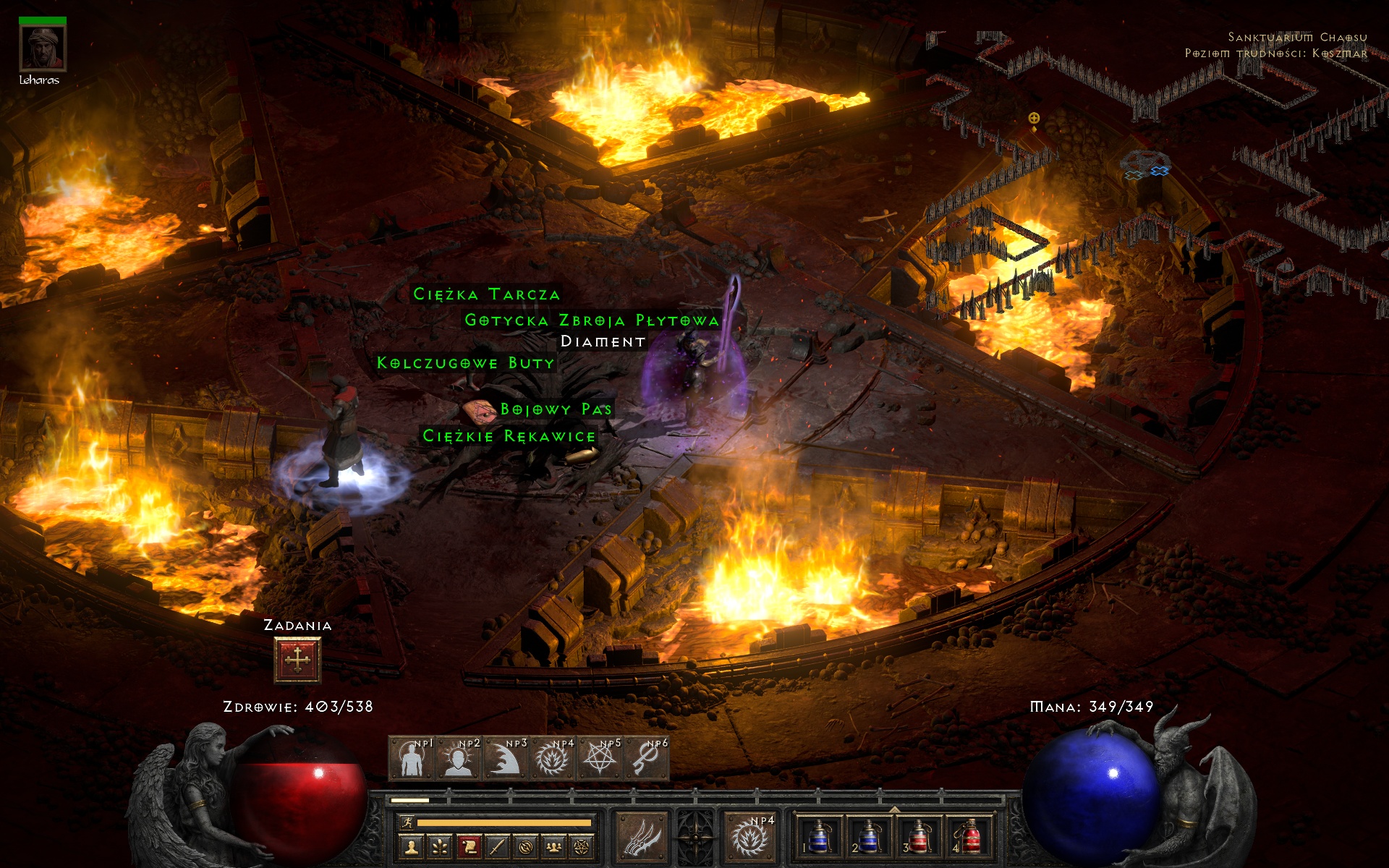Use the red potion in belt slot 4
Screen dimensions: 1389x868
coord(969,837)
